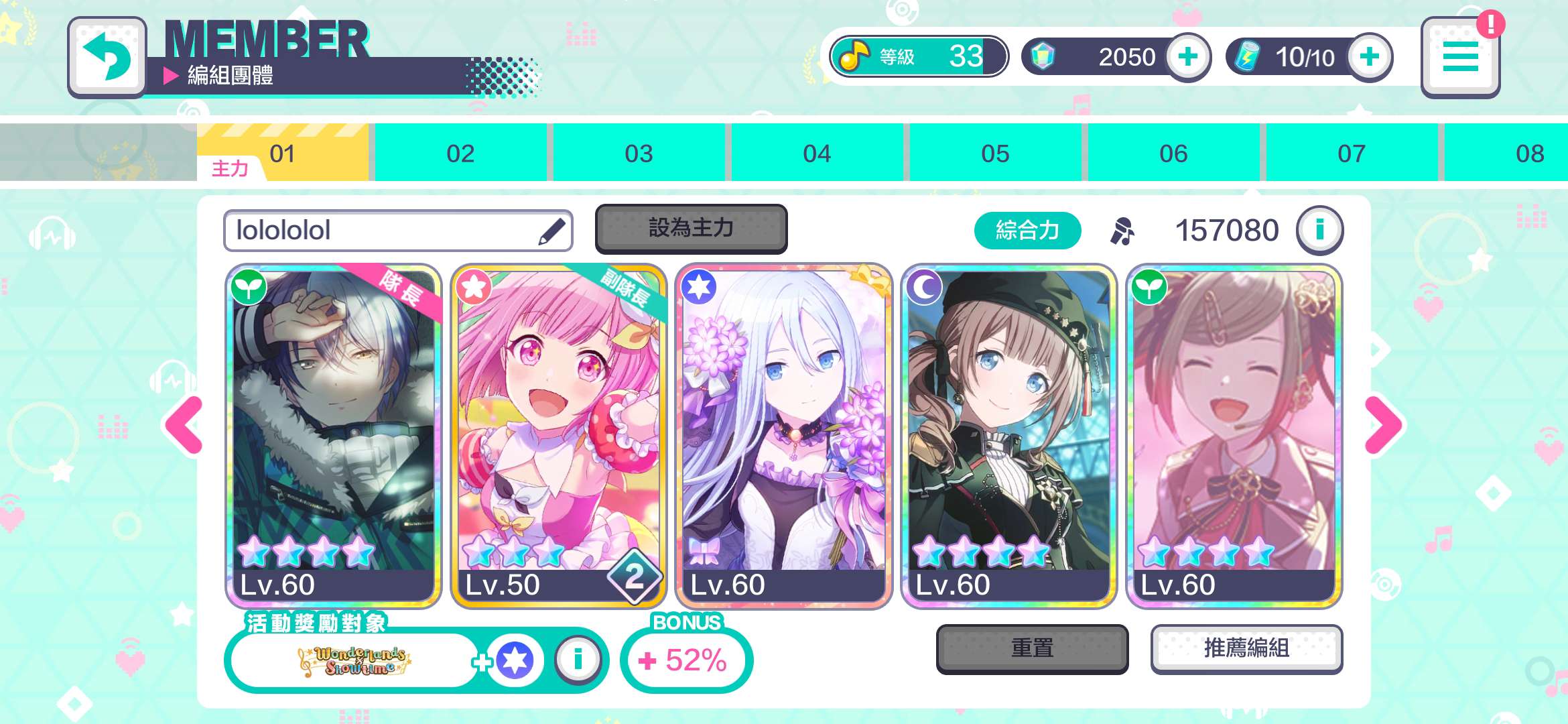Select the pink-haired Lv.50 sub-leader card
The width and height of the screenshot is (1568, 724).
click(558, 436)
